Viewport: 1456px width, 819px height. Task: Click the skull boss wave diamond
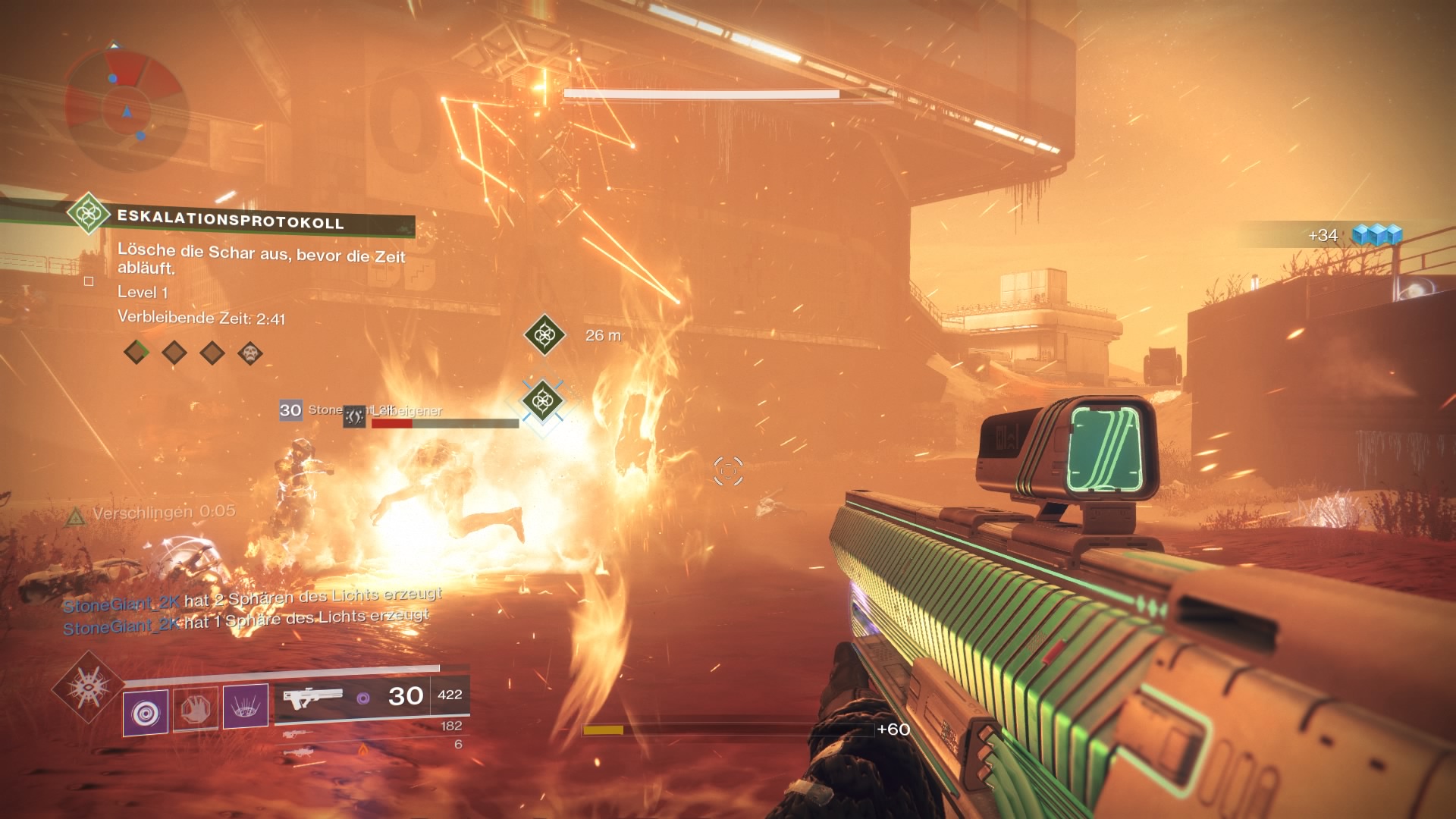coord(250,353)
